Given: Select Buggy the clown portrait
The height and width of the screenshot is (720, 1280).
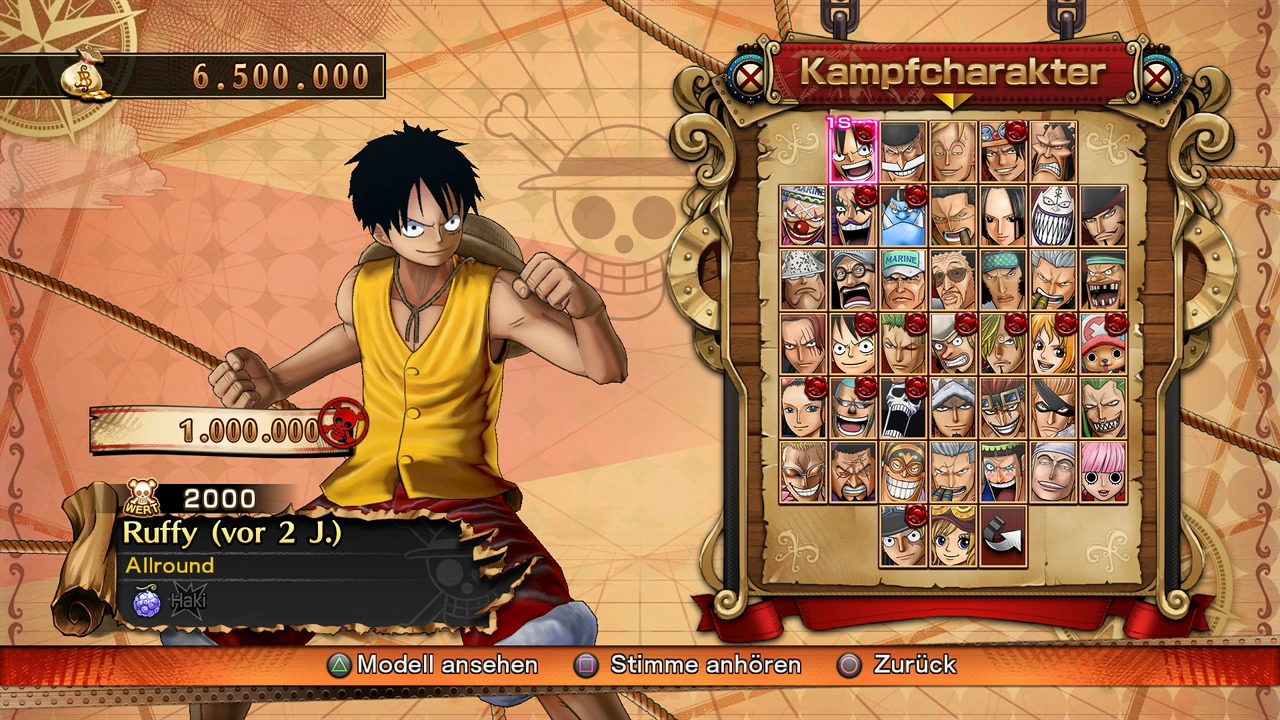Looking at the screenshot, I should coord(803,216).
